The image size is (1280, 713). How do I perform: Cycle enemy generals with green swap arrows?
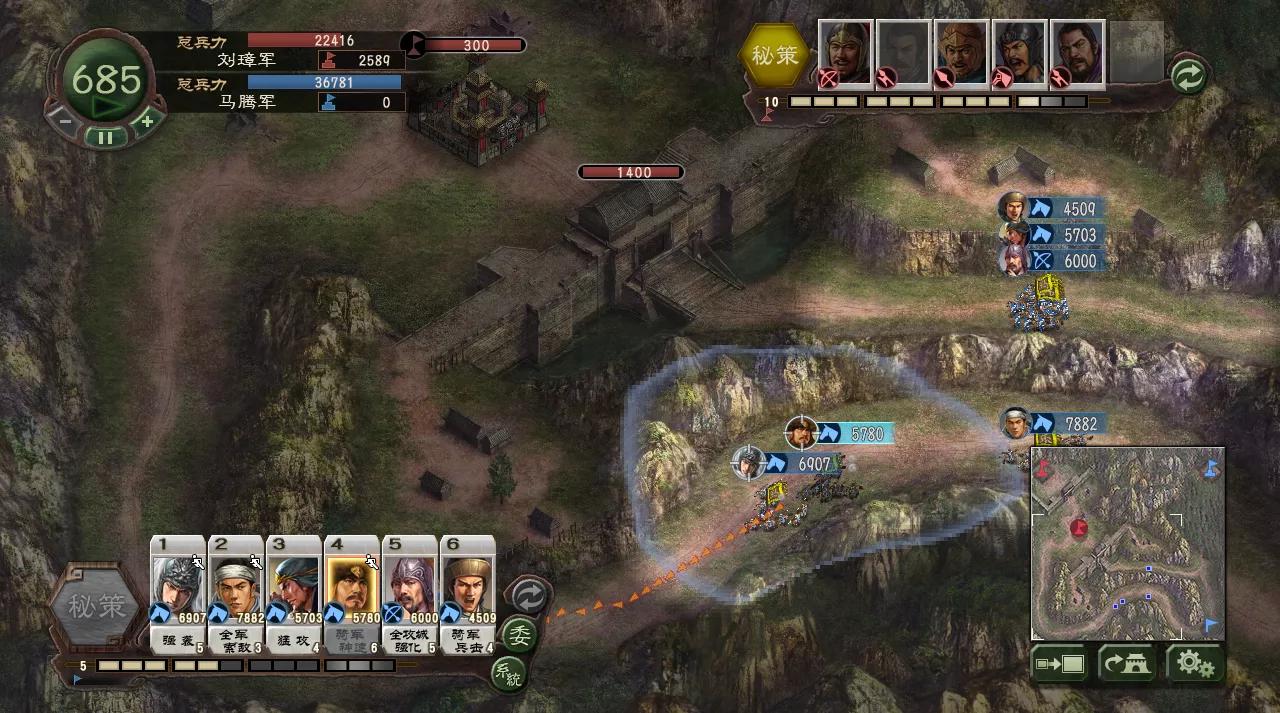(1187, 76)
